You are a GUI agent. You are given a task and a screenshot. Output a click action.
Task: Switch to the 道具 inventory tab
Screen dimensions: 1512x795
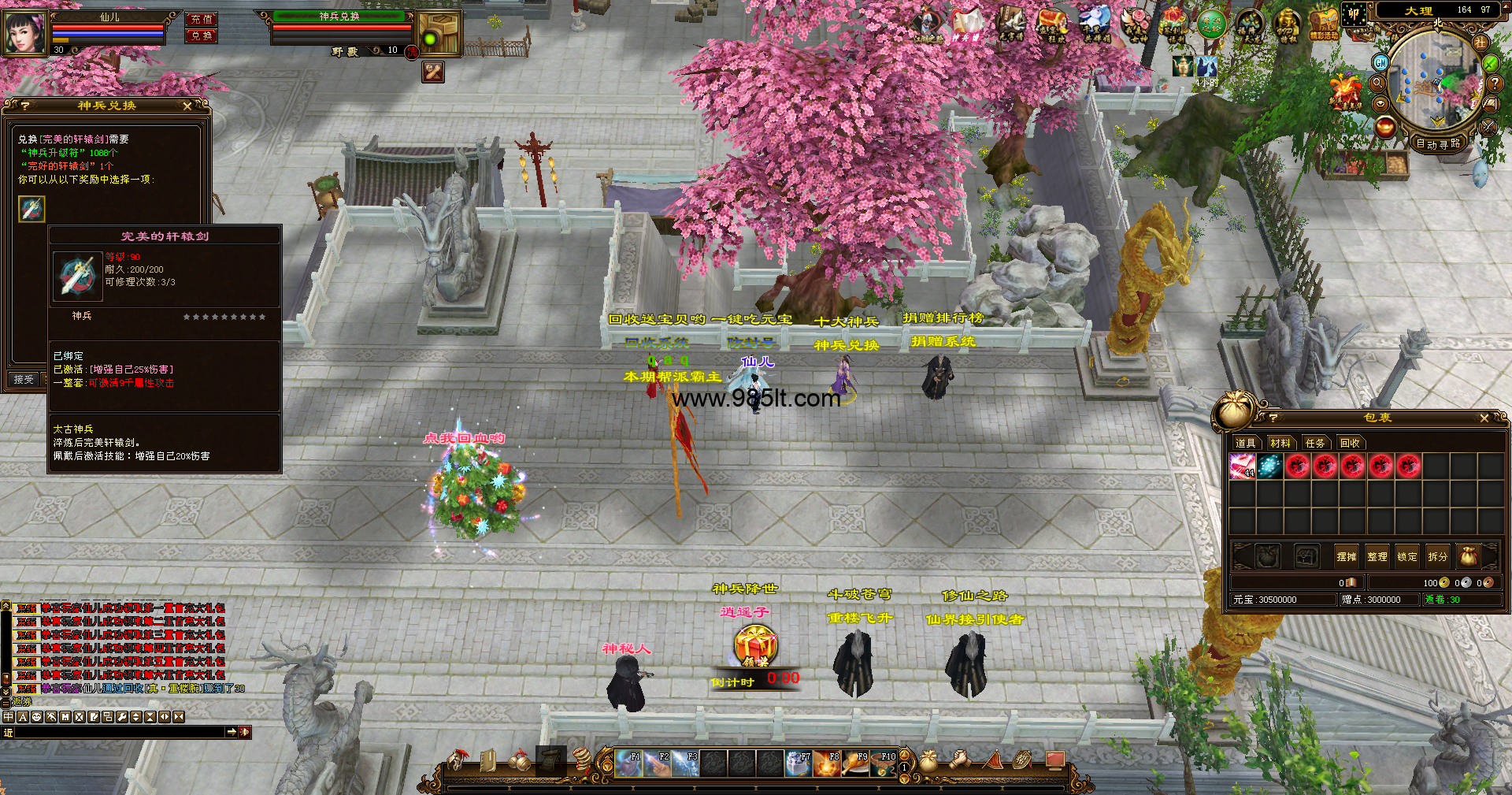pyautogui.click(x=1245, y=444)
